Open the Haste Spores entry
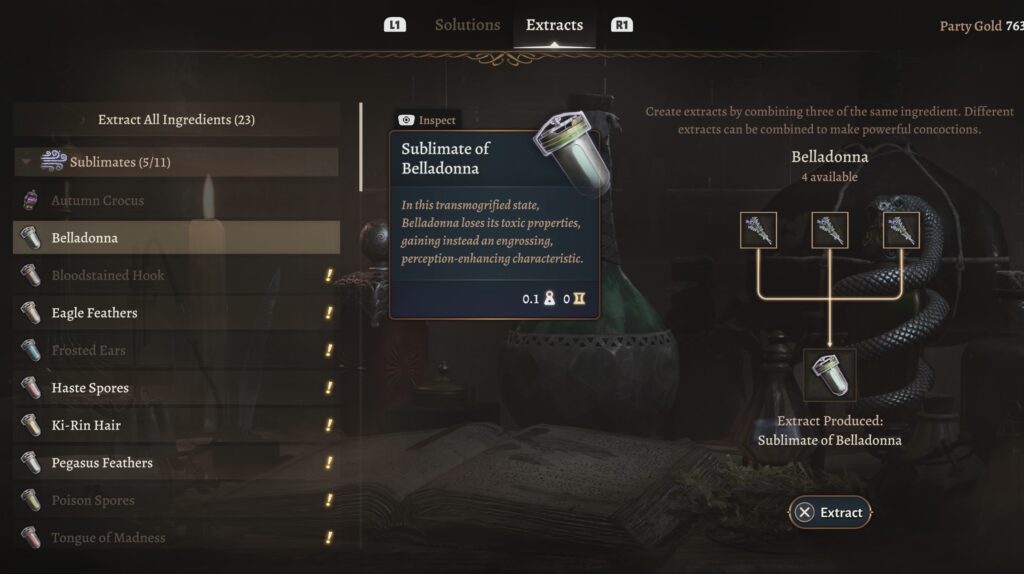 pyautogui.click(x=90, y=388)
